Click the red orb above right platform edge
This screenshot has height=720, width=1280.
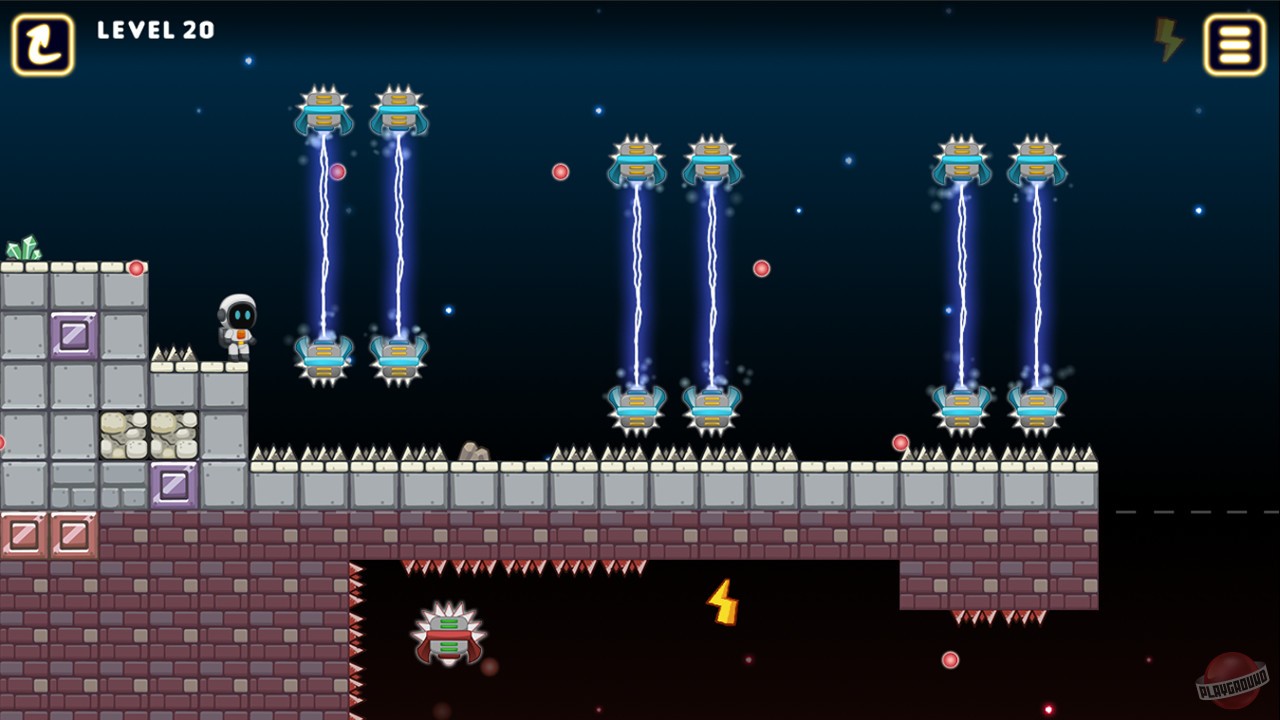[x=900, y=441]
